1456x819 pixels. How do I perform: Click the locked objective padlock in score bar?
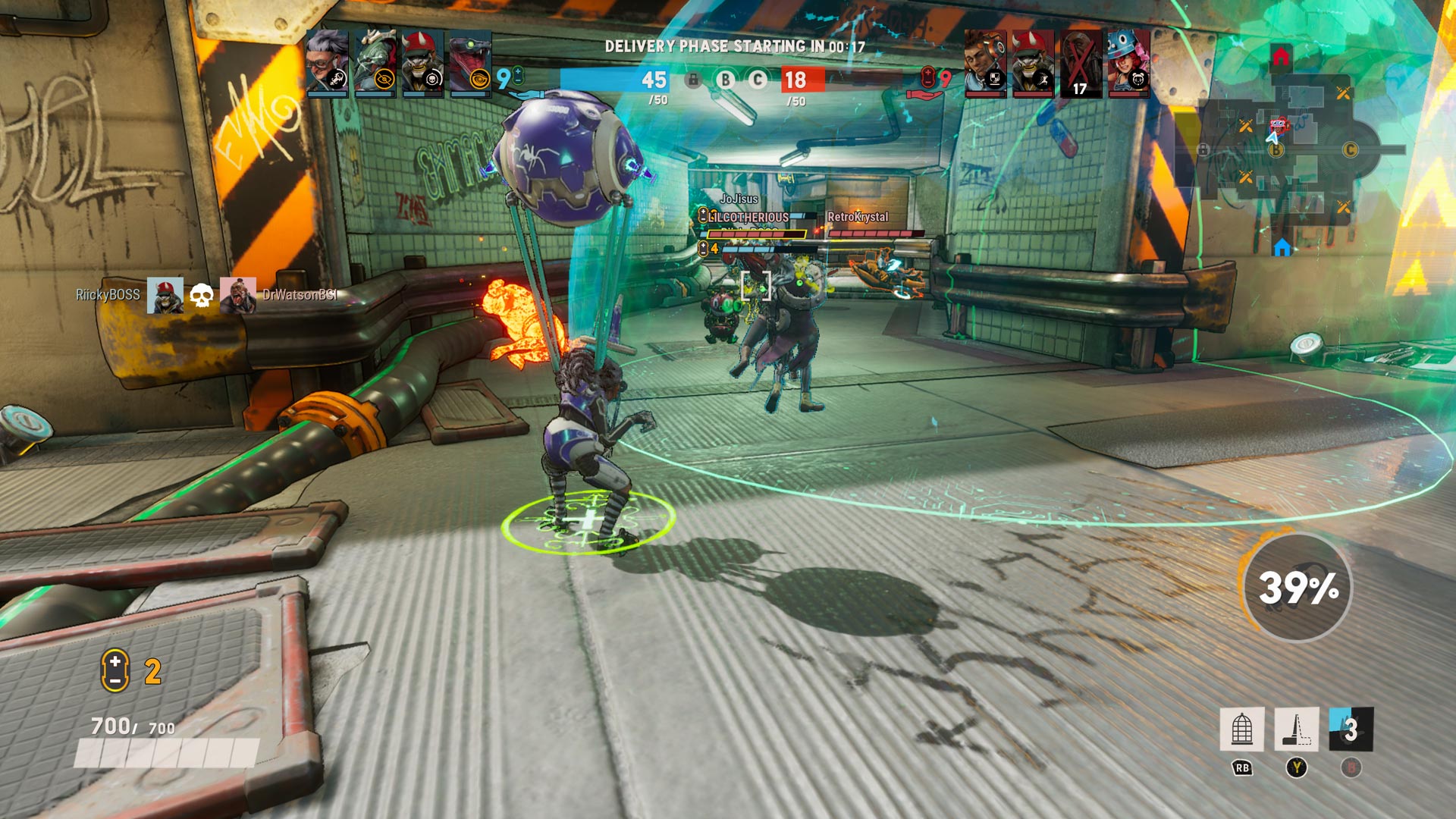[693, 80]
